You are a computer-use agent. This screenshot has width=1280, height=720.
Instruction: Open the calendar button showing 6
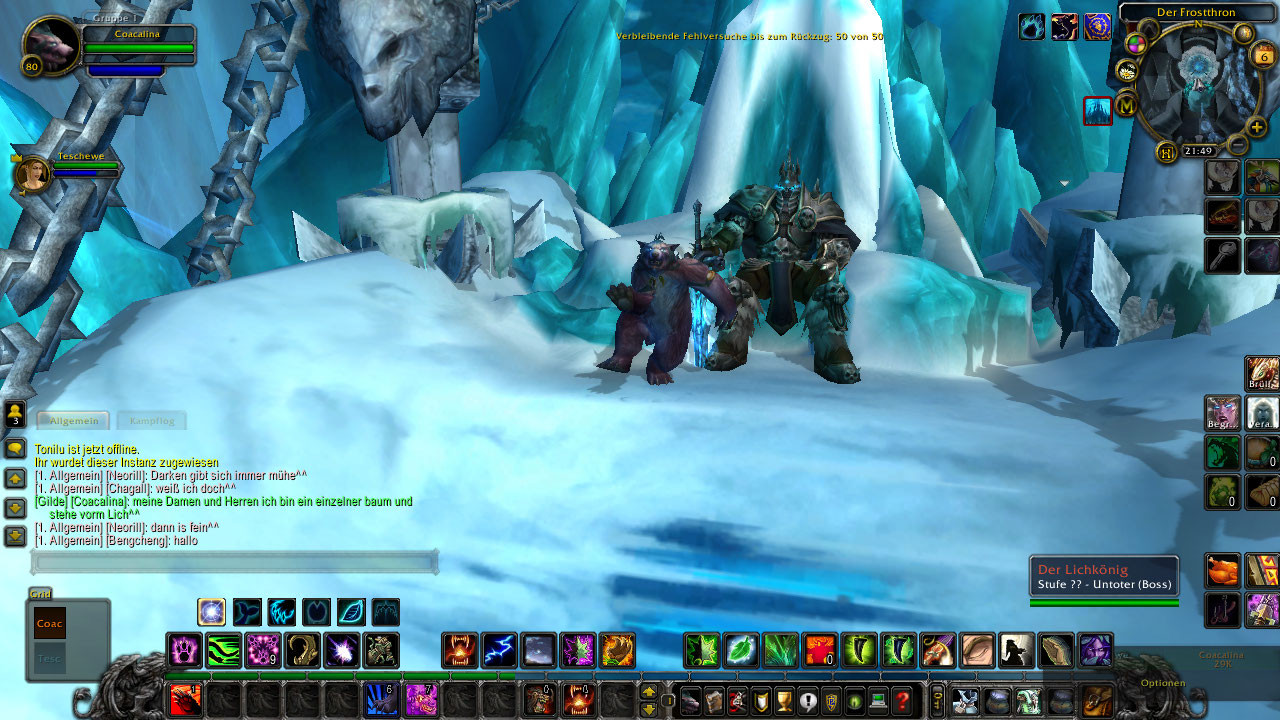coord(1263,56)
